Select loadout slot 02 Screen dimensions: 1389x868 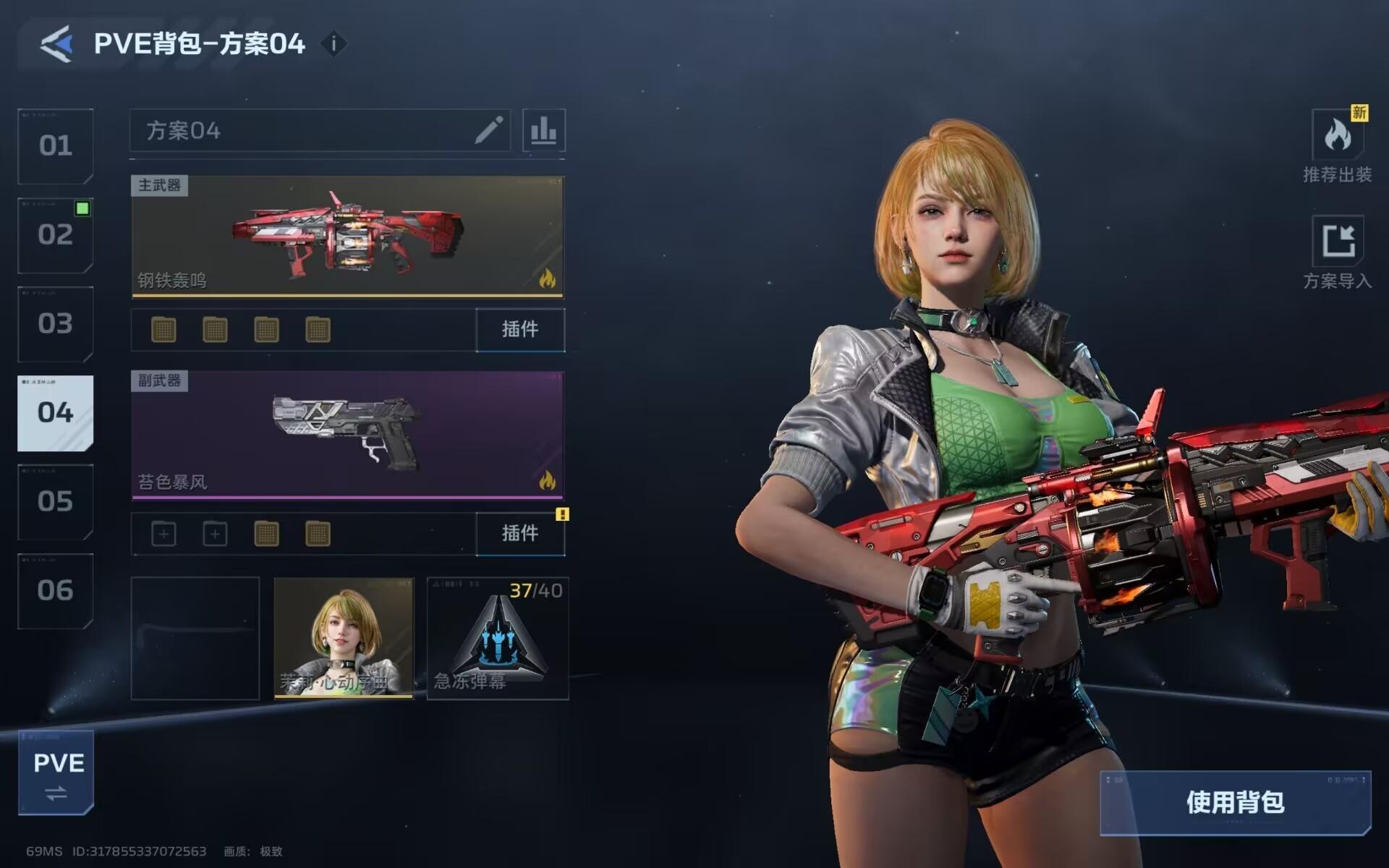click(56, 235)
